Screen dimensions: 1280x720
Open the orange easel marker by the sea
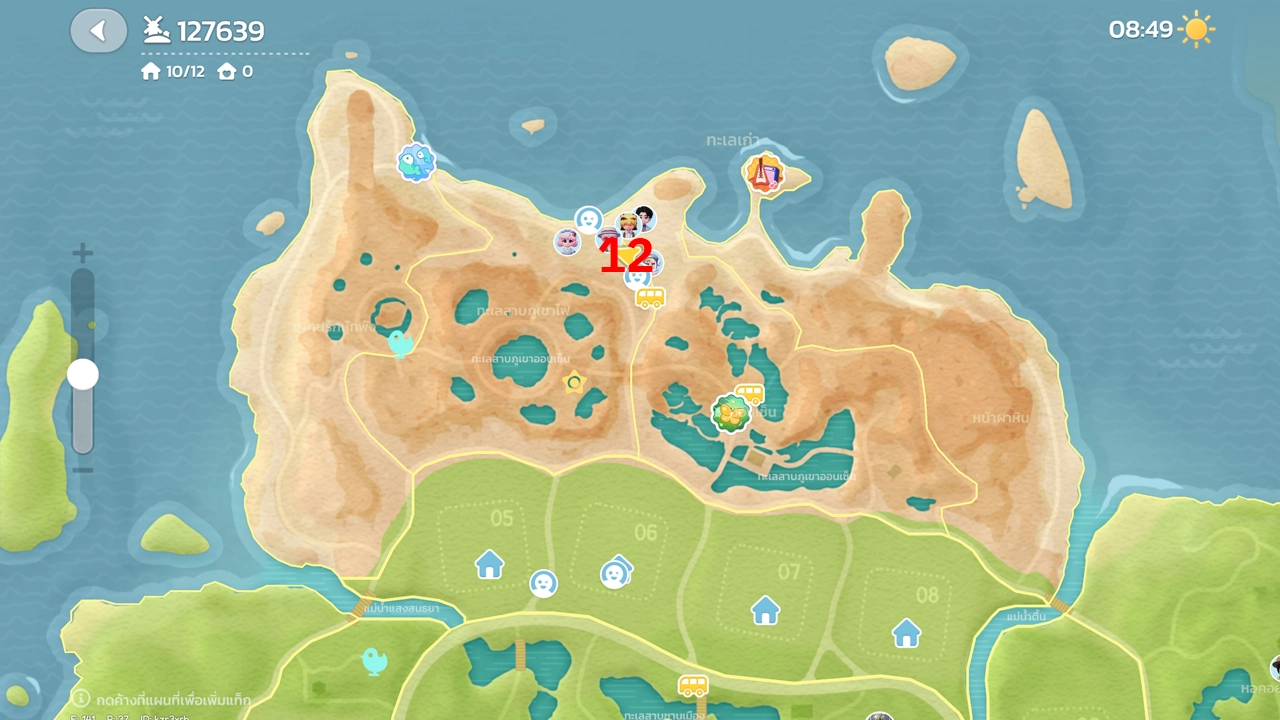[x=764, y=174]
